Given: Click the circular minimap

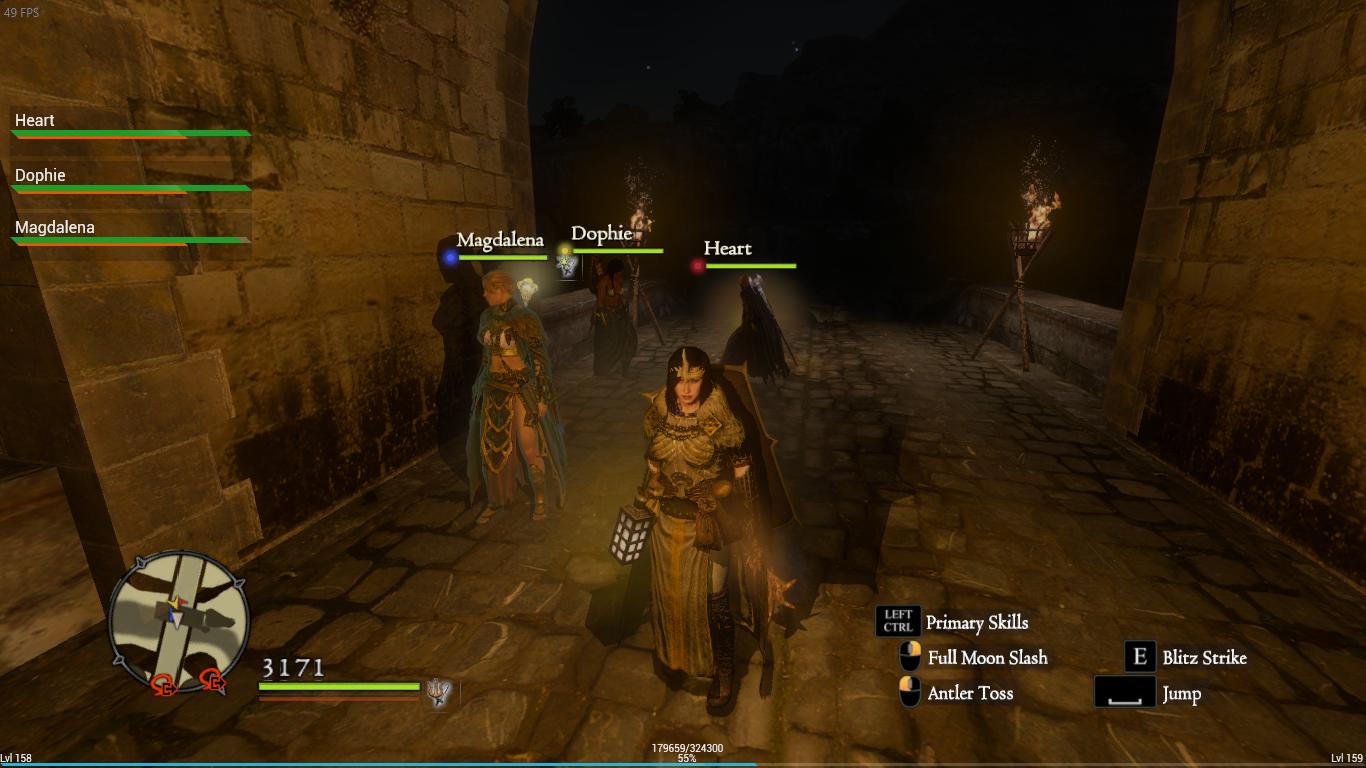Looking at the screenshot, I should coord(178,621).
